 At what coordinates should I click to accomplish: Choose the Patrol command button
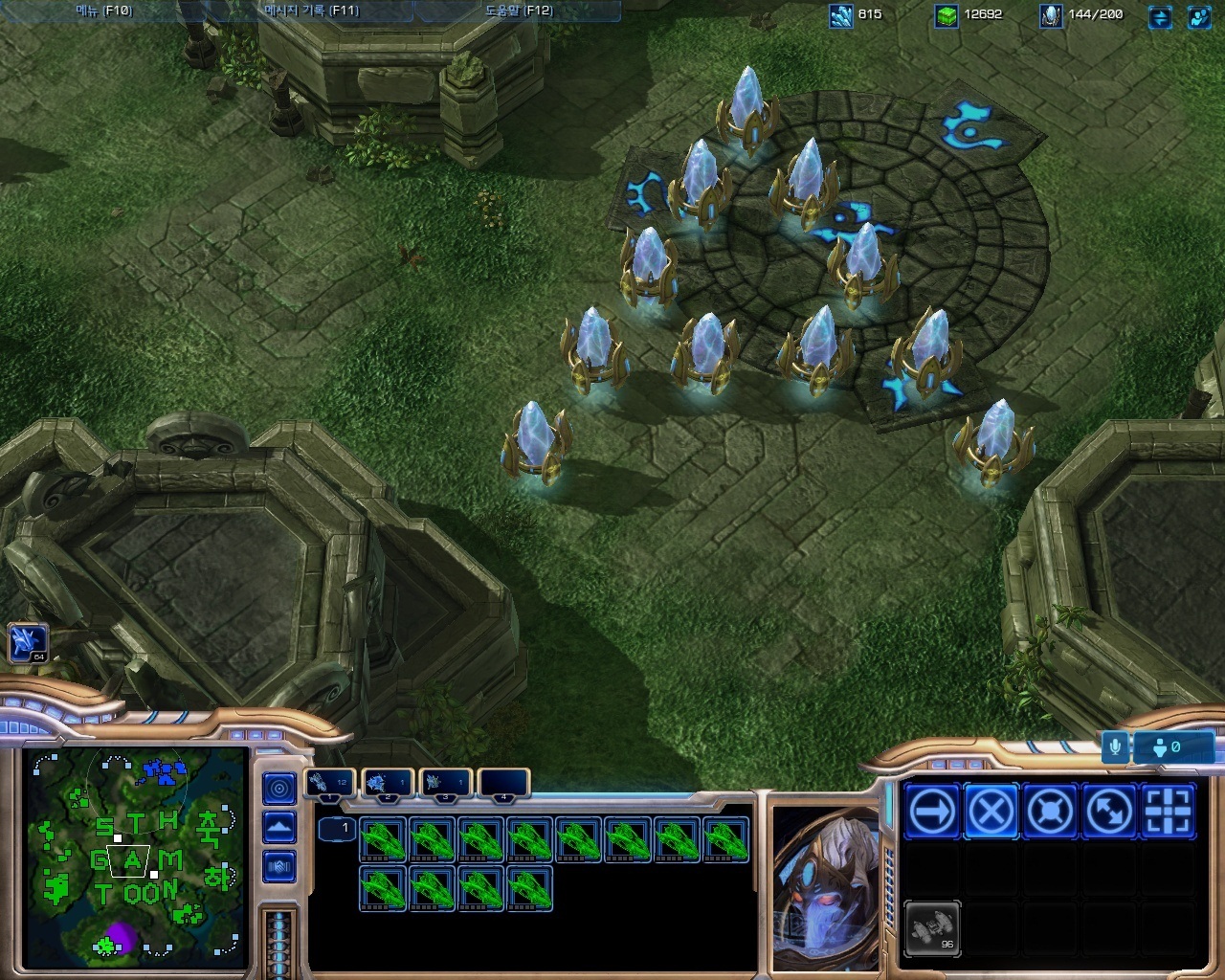coord(1109,812)
